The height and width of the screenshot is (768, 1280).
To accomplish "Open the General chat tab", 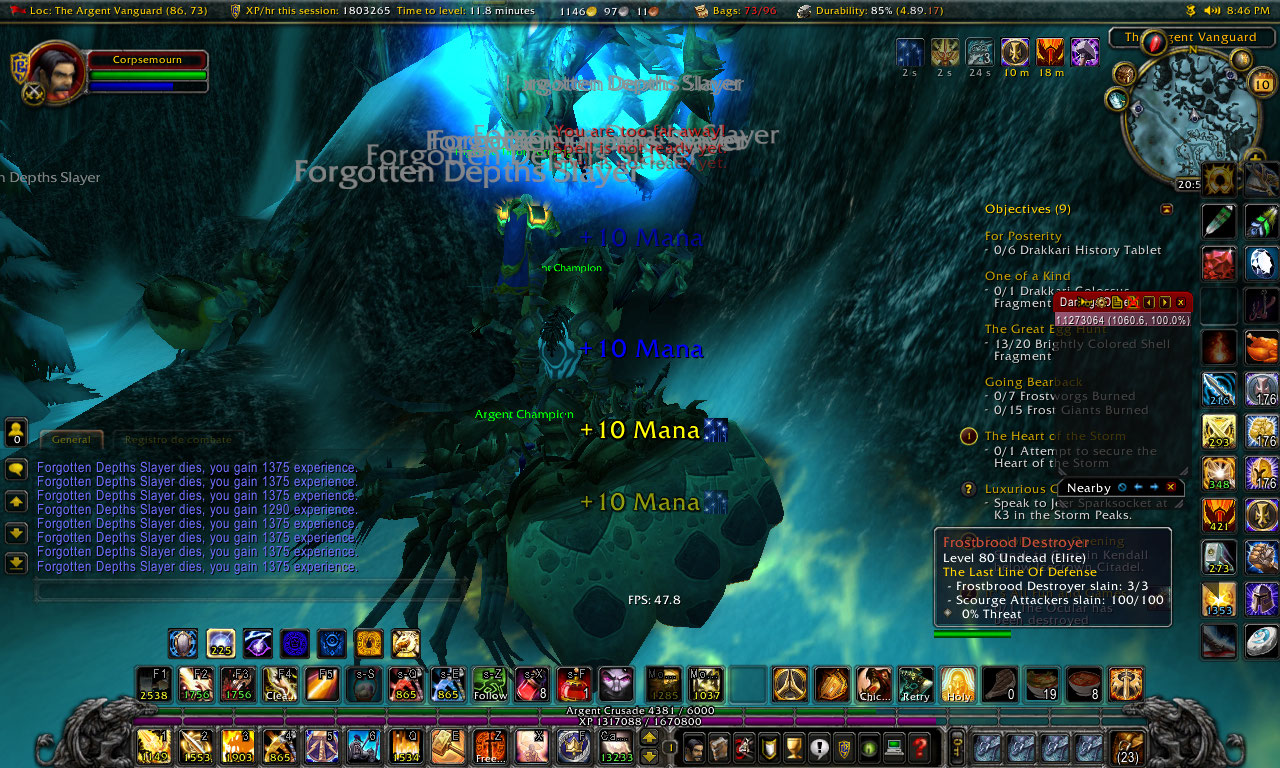I will coord(71,439).
